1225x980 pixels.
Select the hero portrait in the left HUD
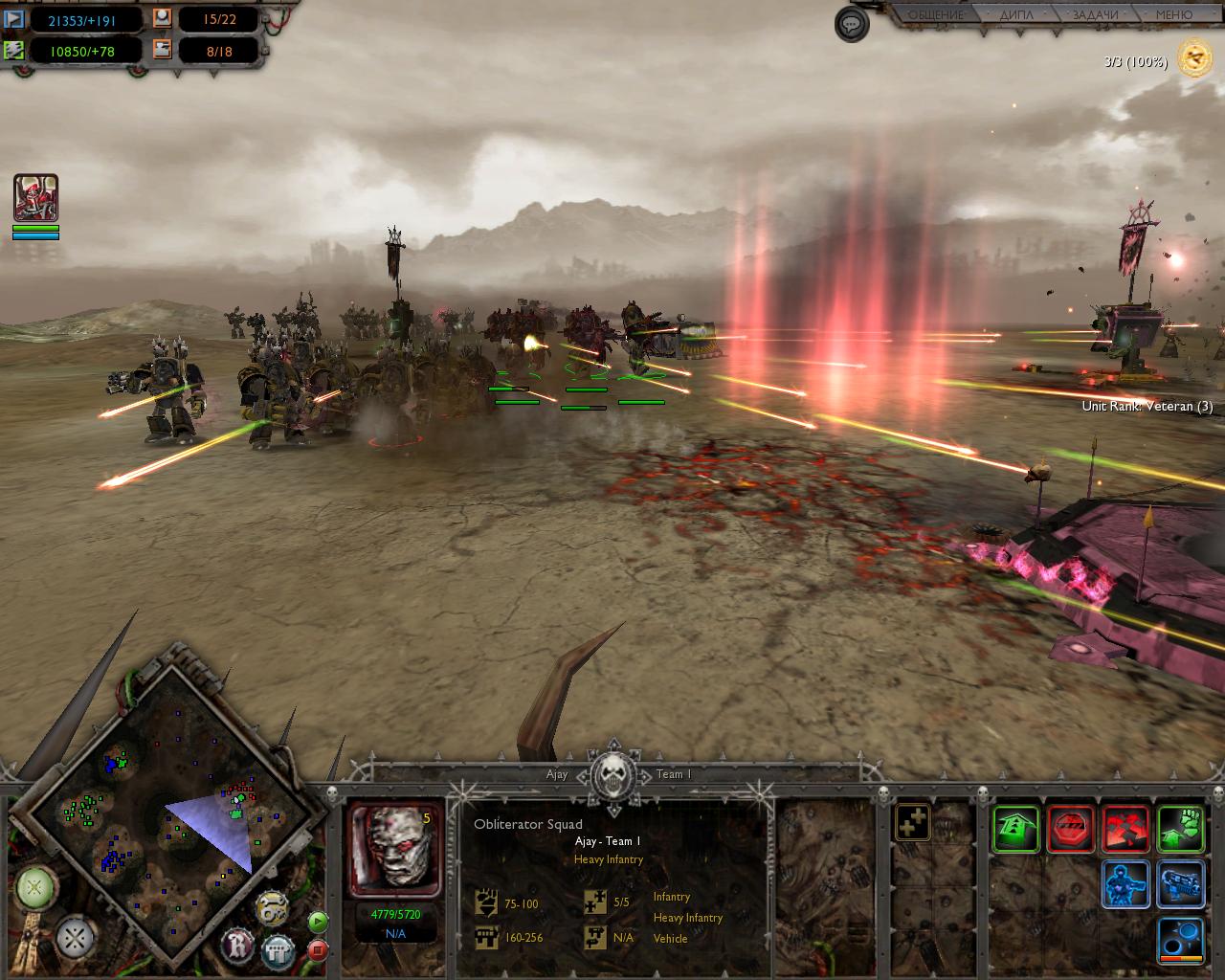(36, 198)
